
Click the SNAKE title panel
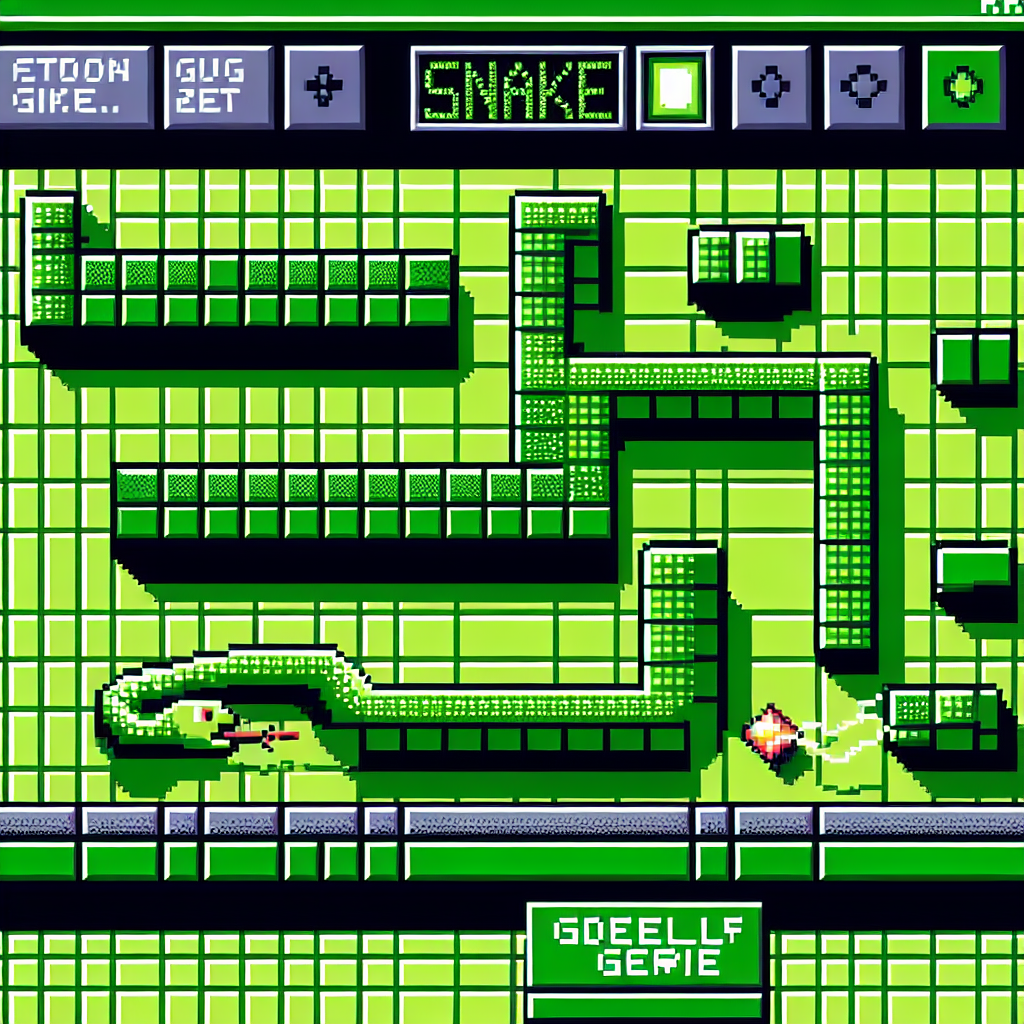click(x=517, y=88)
